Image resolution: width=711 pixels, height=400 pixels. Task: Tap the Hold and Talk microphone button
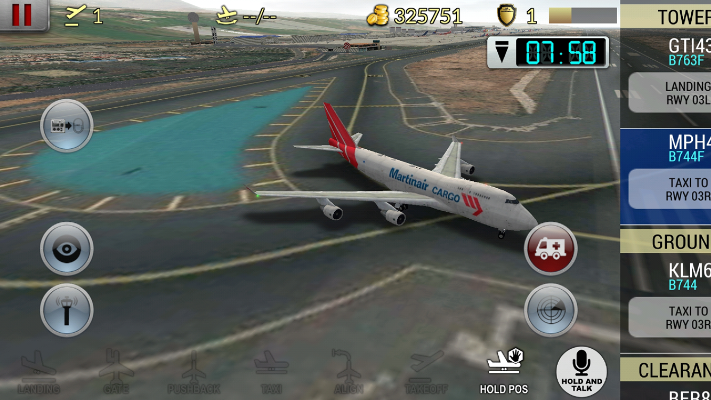click(x=581, y=371)
